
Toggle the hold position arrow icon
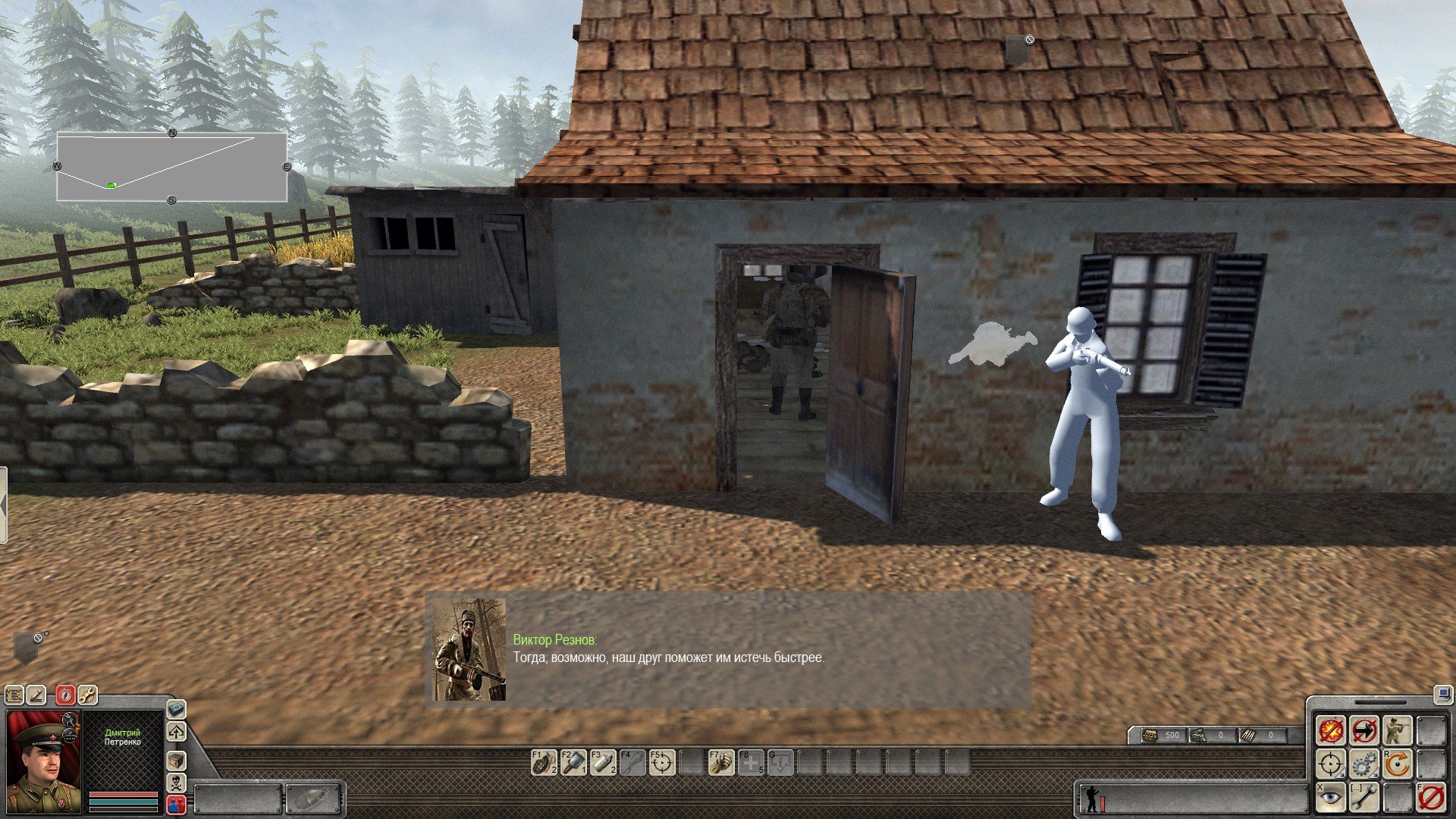pos(1364,731)
